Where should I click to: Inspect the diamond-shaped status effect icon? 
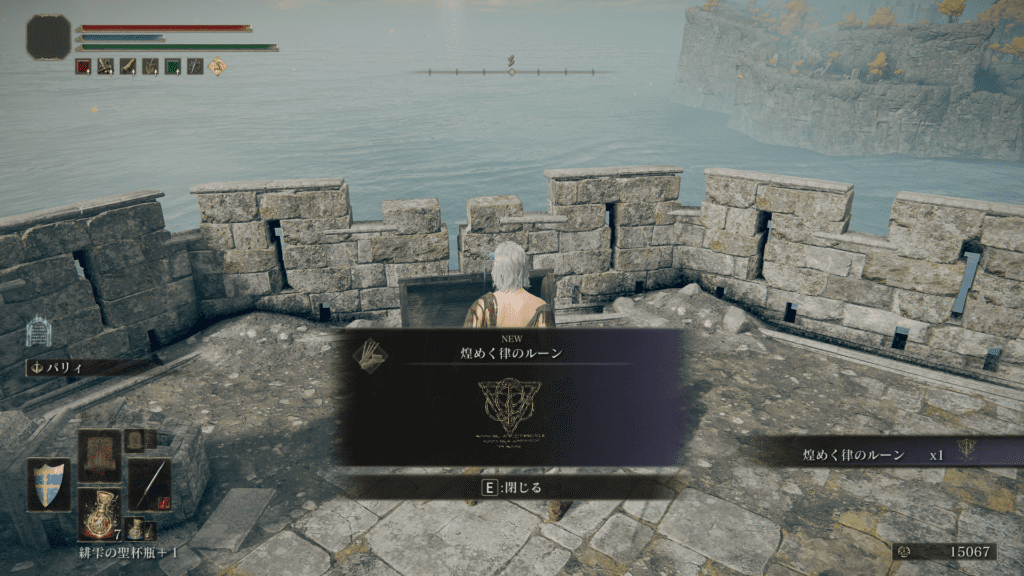click(218, 66)
